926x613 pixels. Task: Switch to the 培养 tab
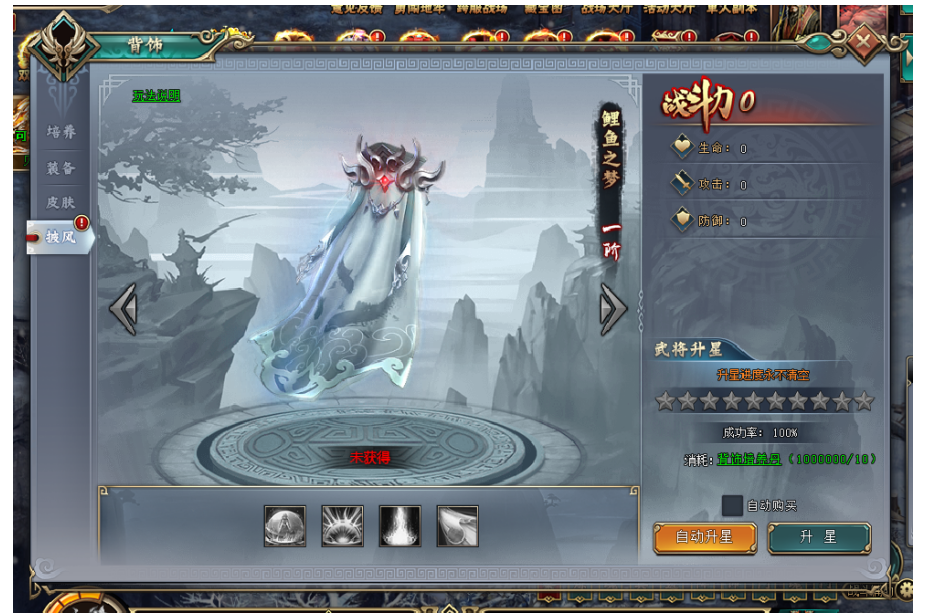tap(61, 132)
